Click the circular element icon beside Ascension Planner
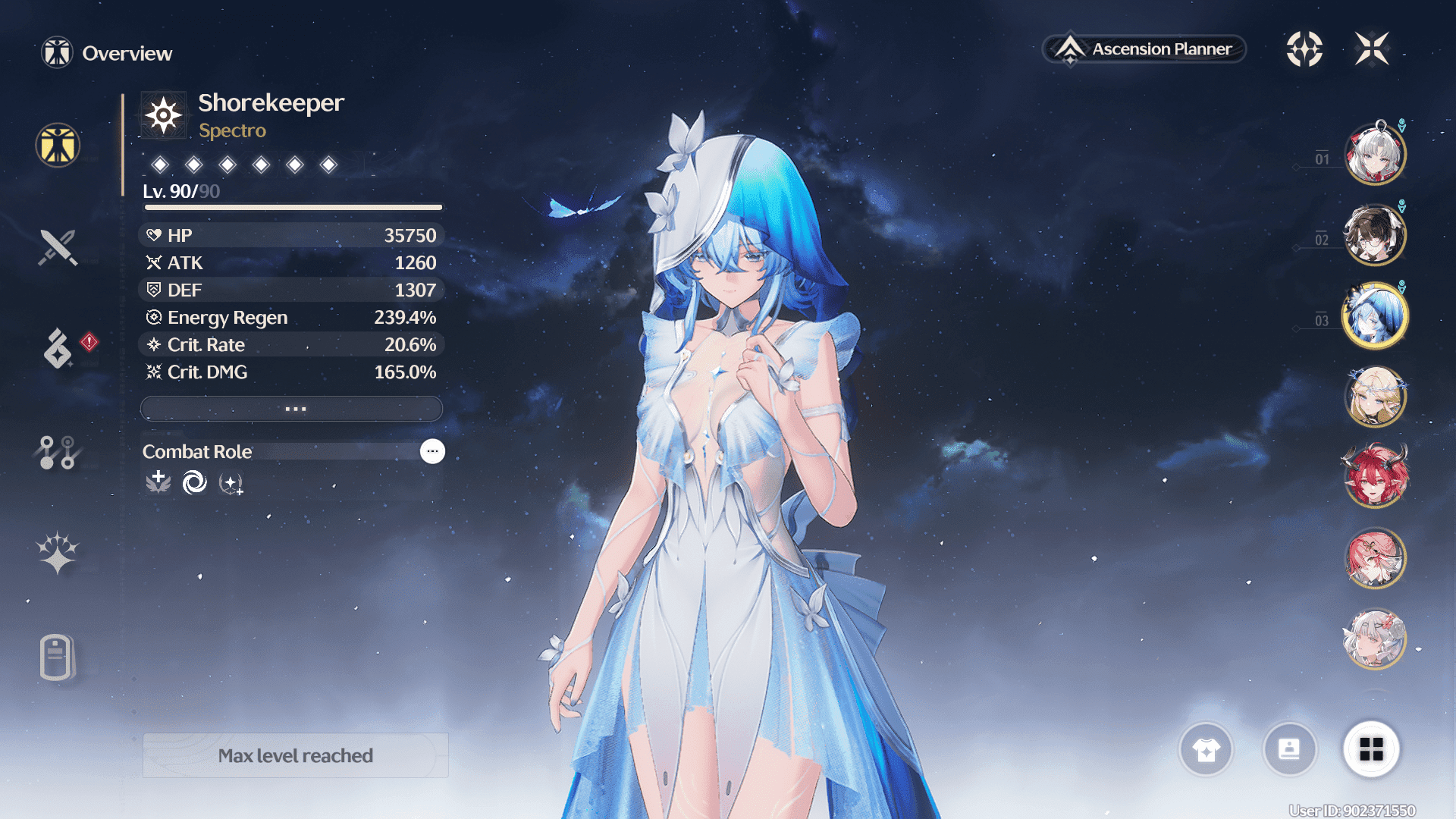Image resolution: width=1456 pixels, height=819 pixels. click(1304, 49)
